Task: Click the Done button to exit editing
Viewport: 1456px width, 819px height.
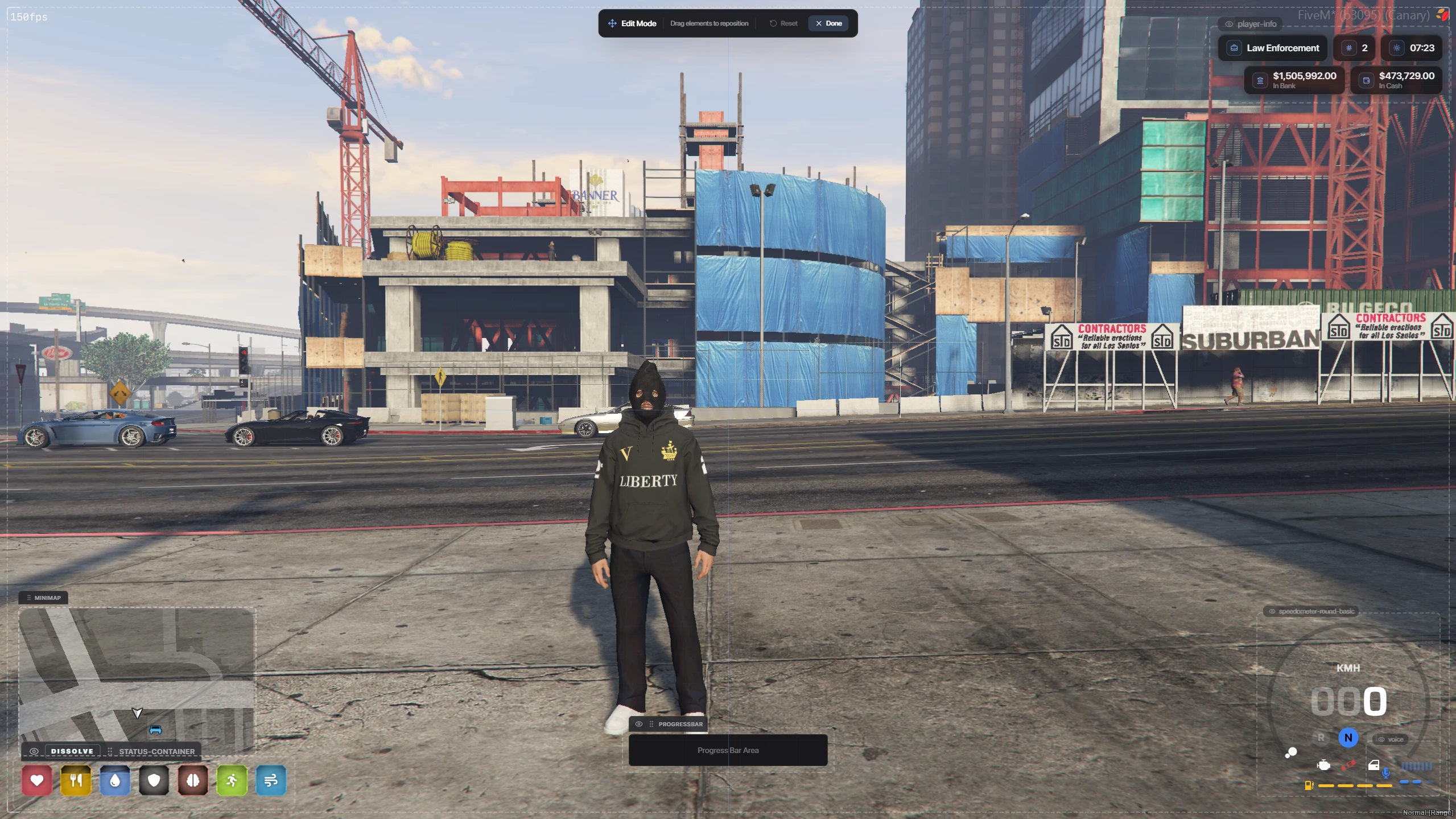Action: pyautogui.click(x=828, y=23)
